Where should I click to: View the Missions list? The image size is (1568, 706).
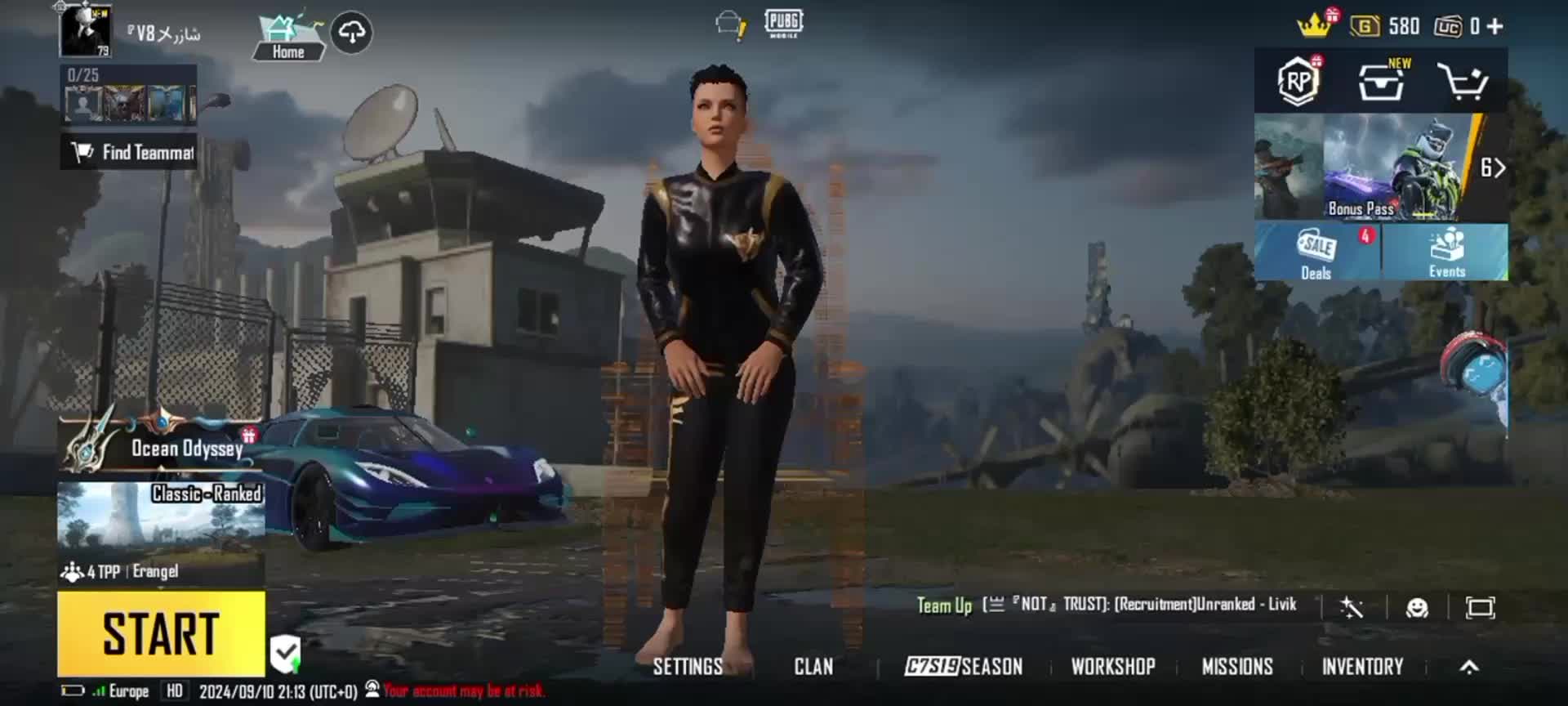pyautogui.click(x=1237, y=667)
